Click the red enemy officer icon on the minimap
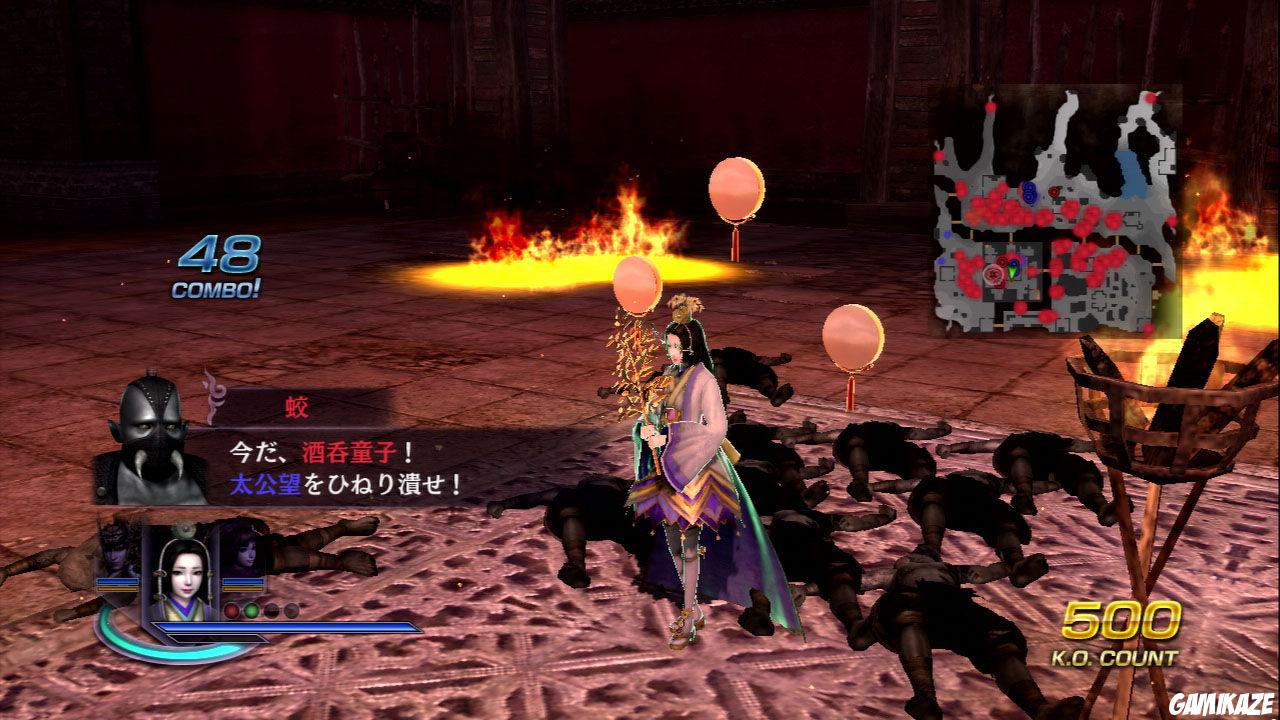1280x720 pixels. pyautogui.click(x=1055, y=190)
